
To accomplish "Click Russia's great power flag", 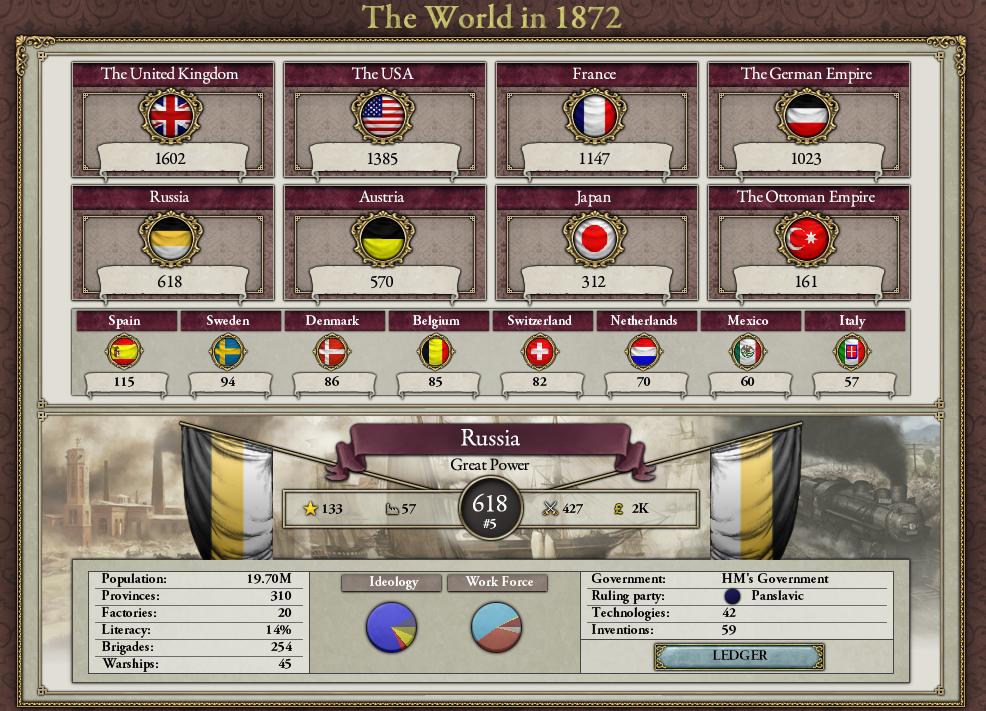I will [x=170, y=239].
